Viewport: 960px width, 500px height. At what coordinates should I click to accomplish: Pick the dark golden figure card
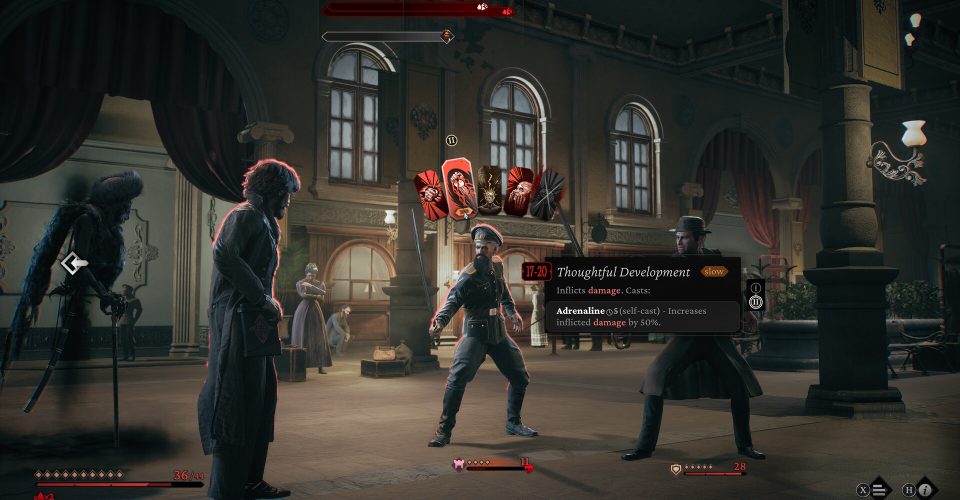click(490, 190)
